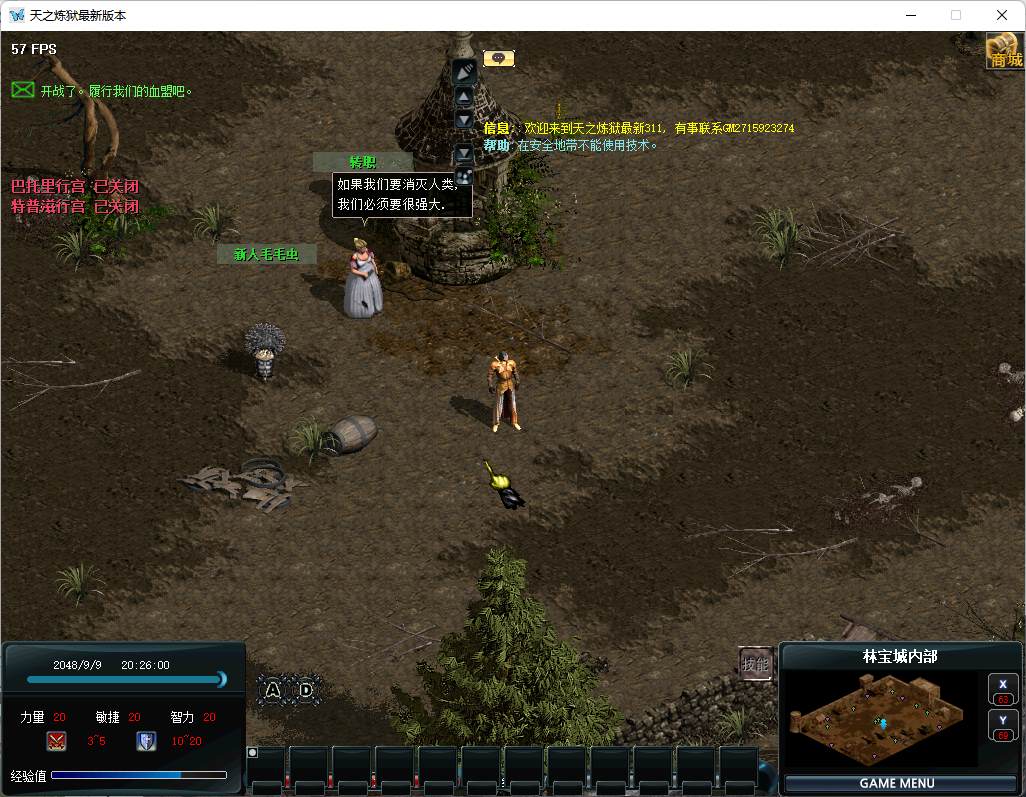Open the green mail envelope icon
The image size is (1026, 797).
pyautogui.click(x=23, y=90)
